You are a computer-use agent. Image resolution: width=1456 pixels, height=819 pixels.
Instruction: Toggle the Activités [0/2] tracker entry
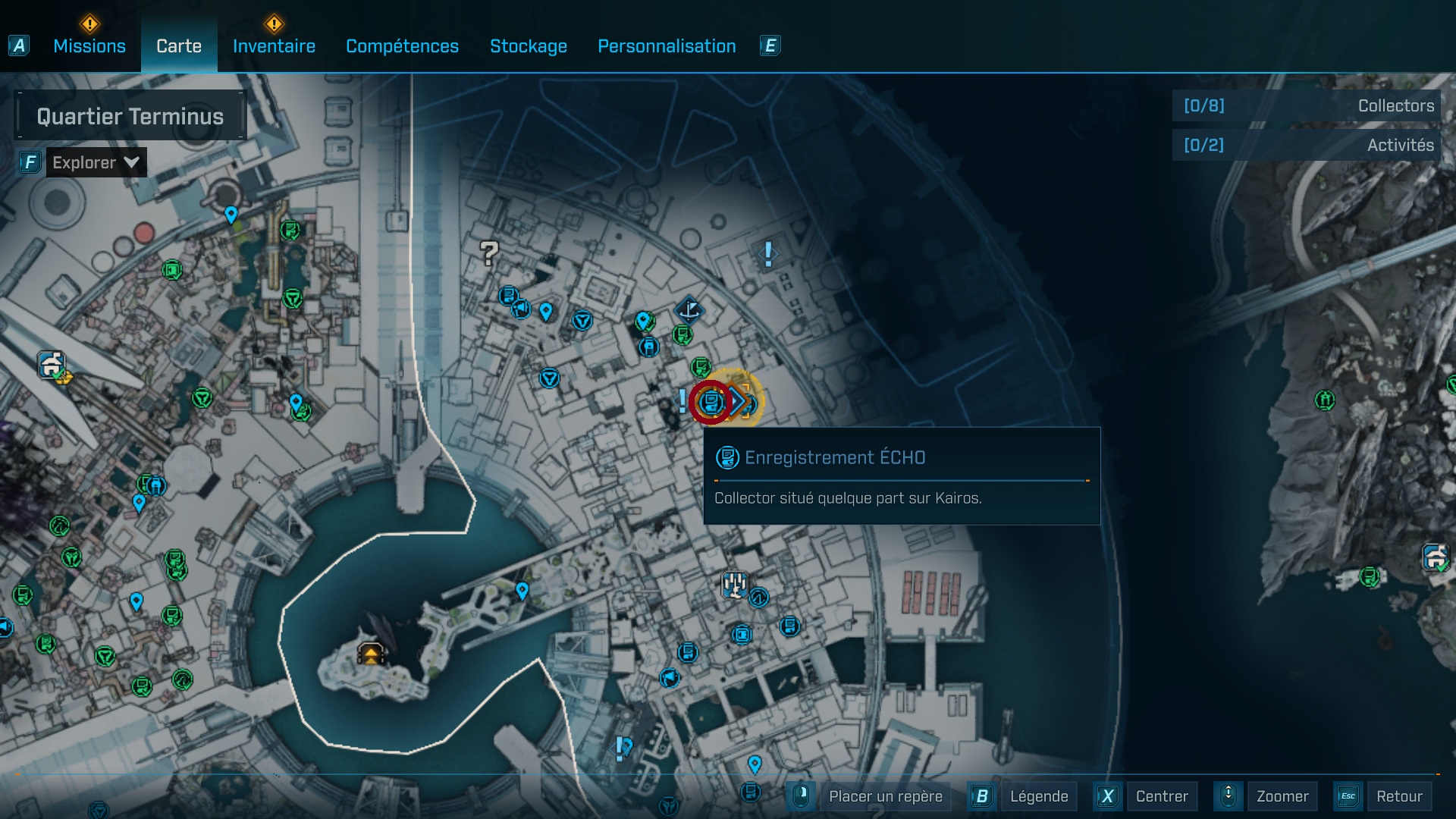point(1306,145)
